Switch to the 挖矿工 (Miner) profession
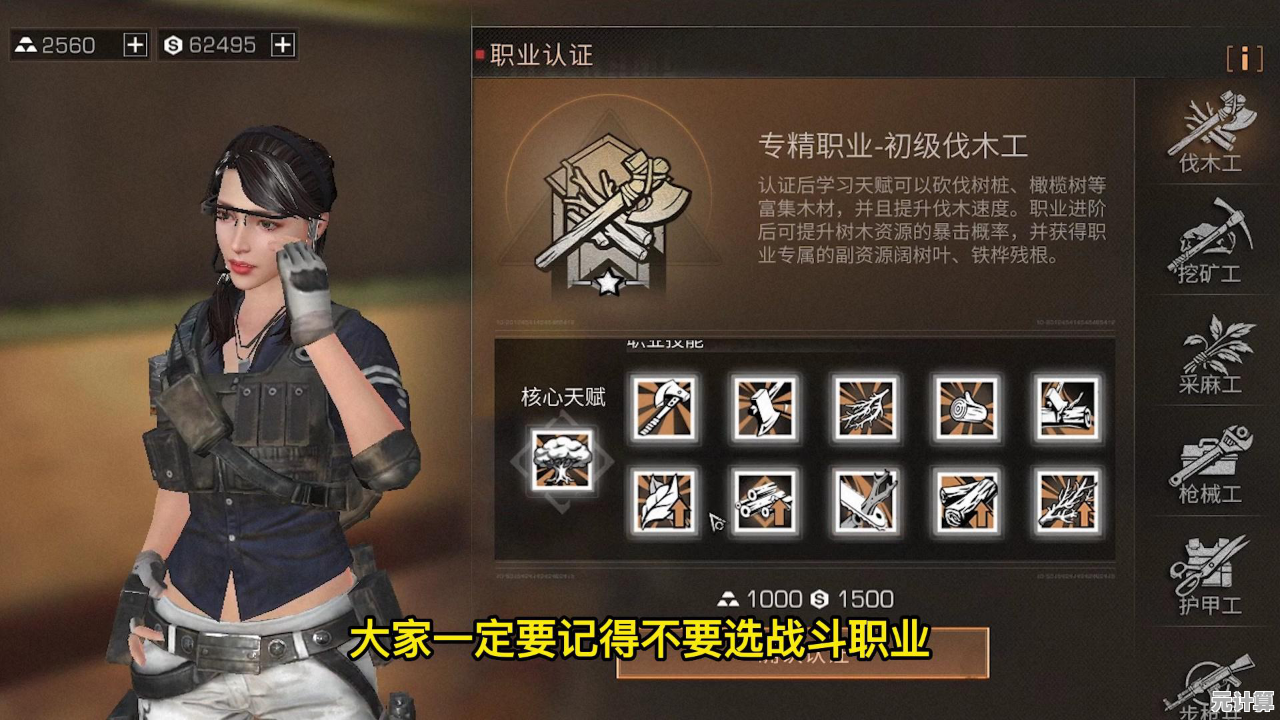 (1209, 242)
